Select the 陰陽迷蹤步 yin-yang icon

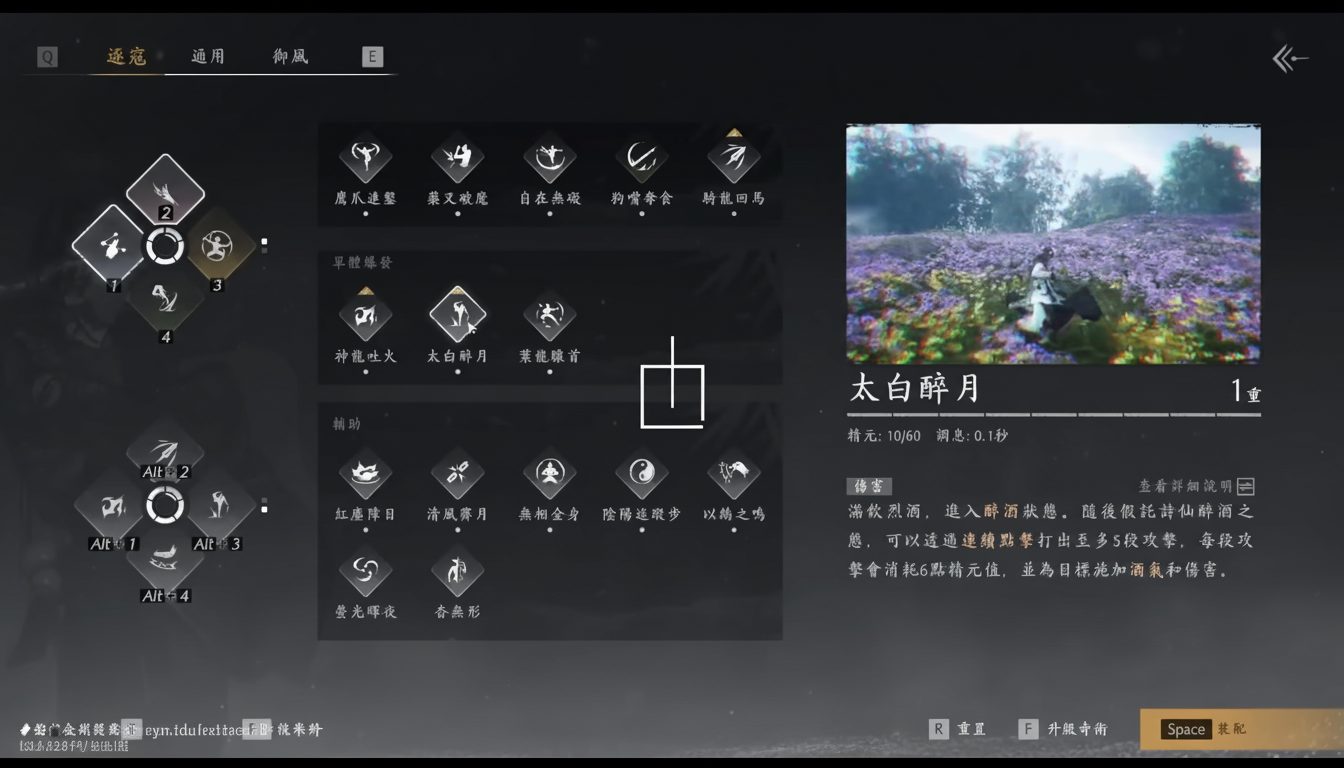[641, 475]
